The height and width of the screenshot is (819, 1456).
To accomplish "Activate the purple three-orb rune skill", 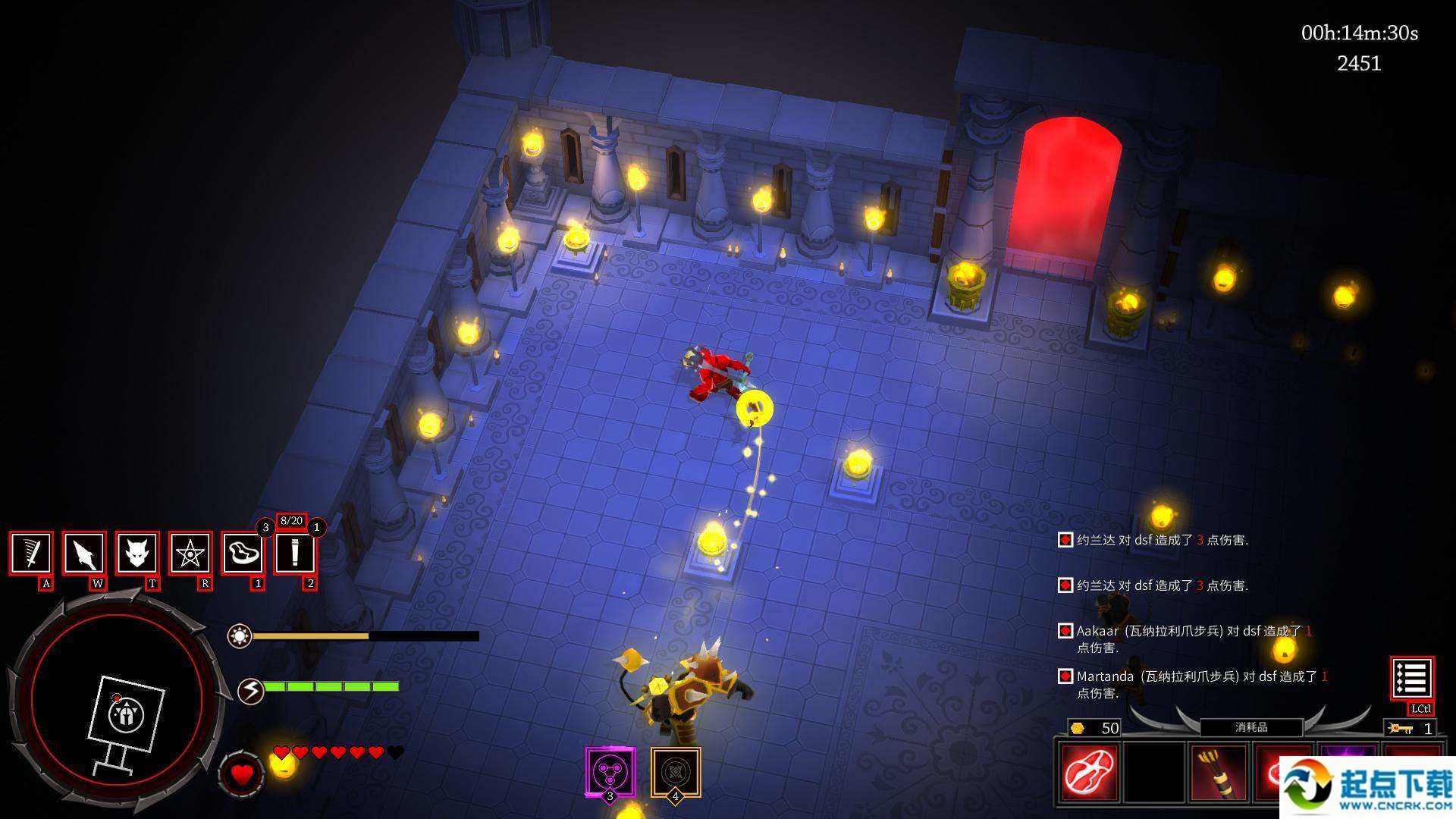I will tap(610, 772).
